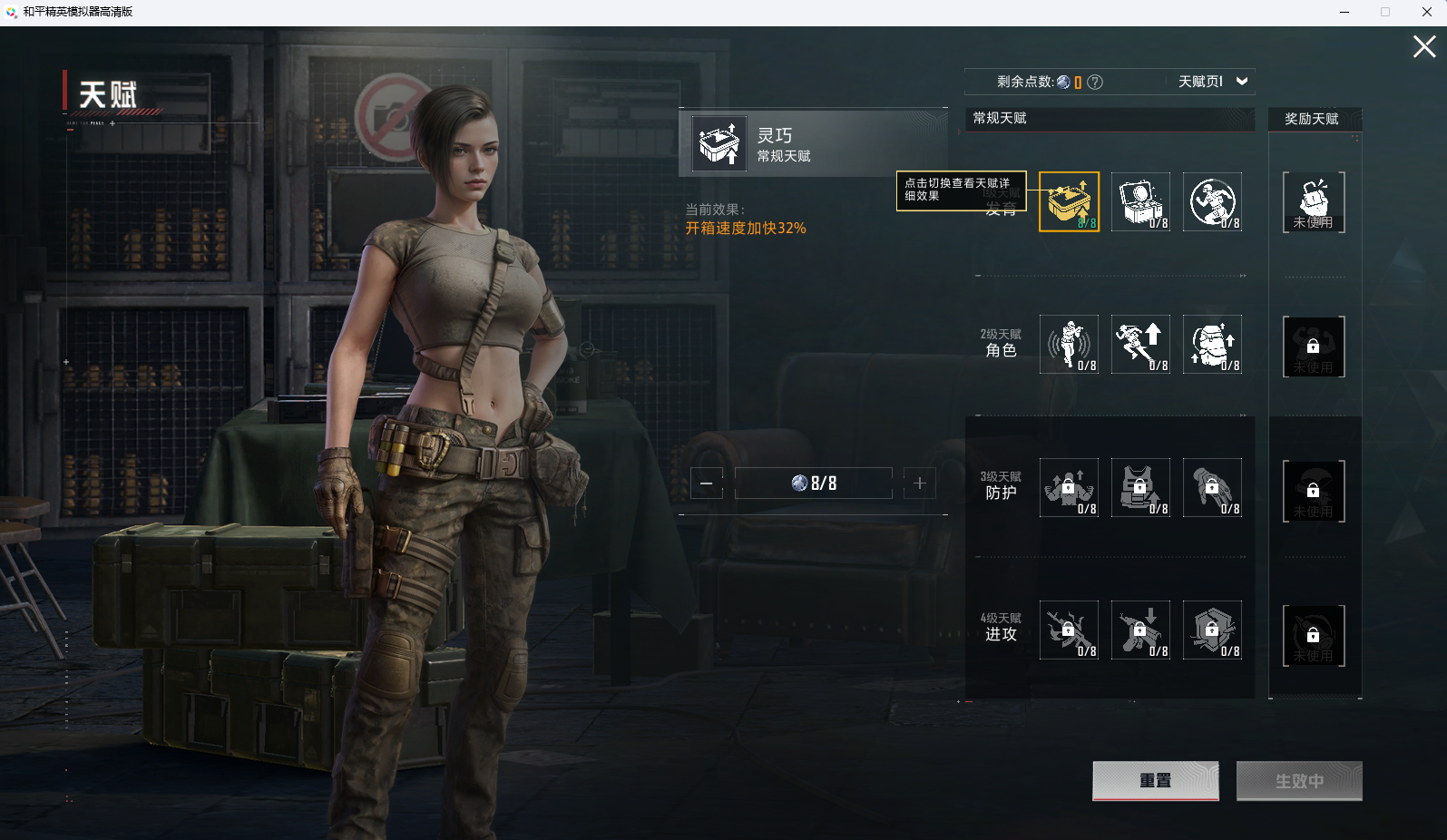Decrease talent points with minus button

(x=707, y=483)
